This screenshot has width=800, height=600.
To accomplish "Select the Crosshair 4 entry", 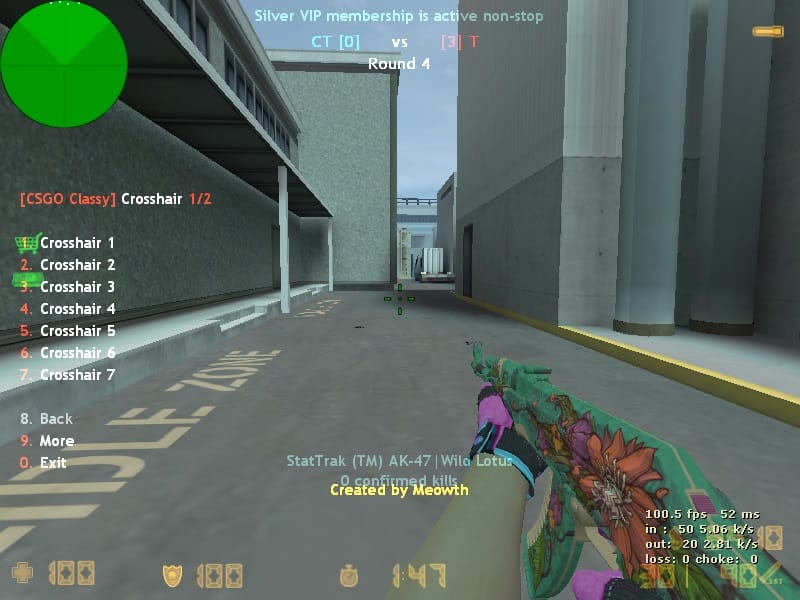I will click(77, 309).
